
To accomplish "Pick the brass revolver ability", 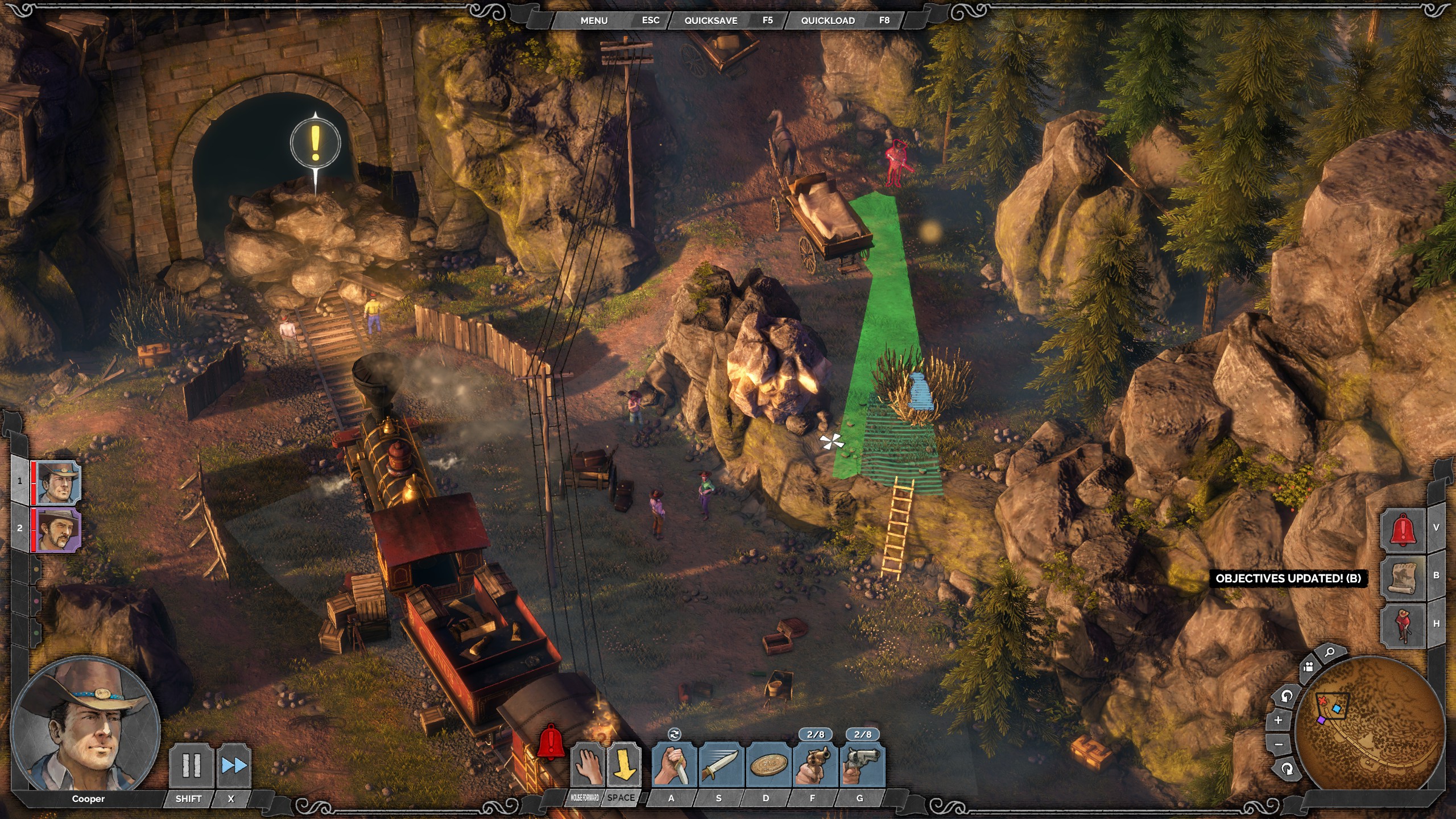I will [815, 766].
